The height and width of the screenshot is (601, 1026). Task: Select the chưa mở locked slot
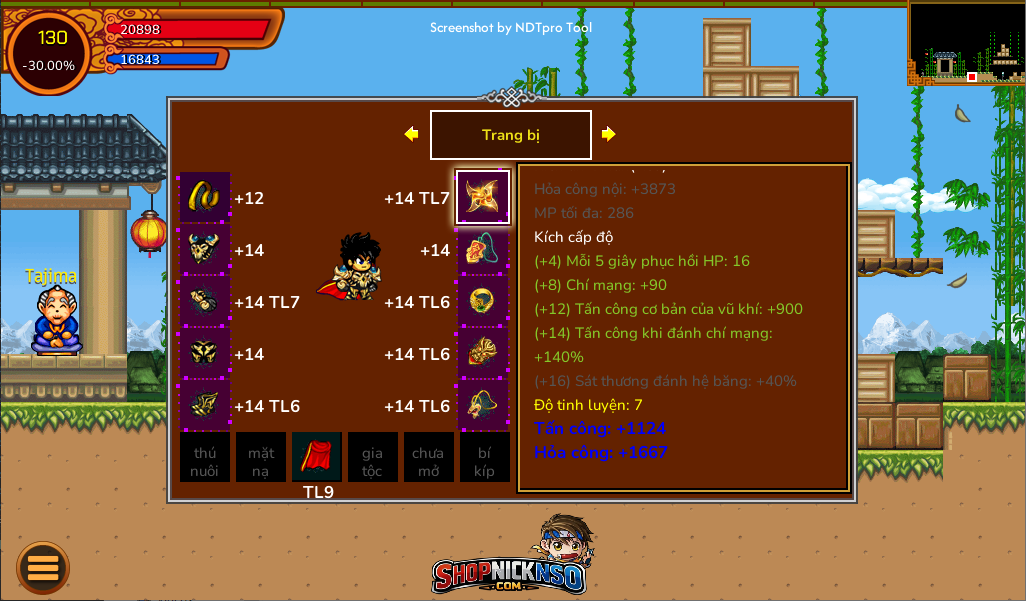[x=428, y=458]
